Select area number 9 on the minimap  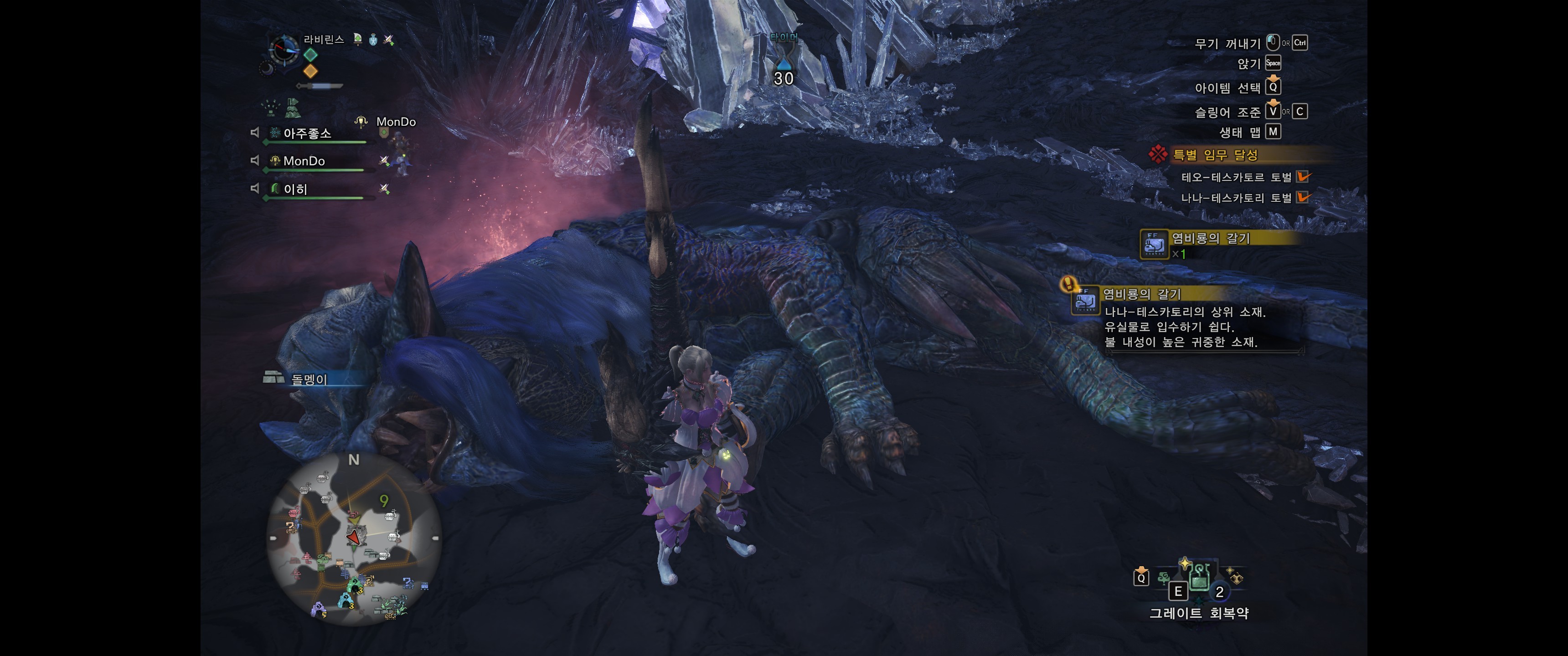pos(383,501)
